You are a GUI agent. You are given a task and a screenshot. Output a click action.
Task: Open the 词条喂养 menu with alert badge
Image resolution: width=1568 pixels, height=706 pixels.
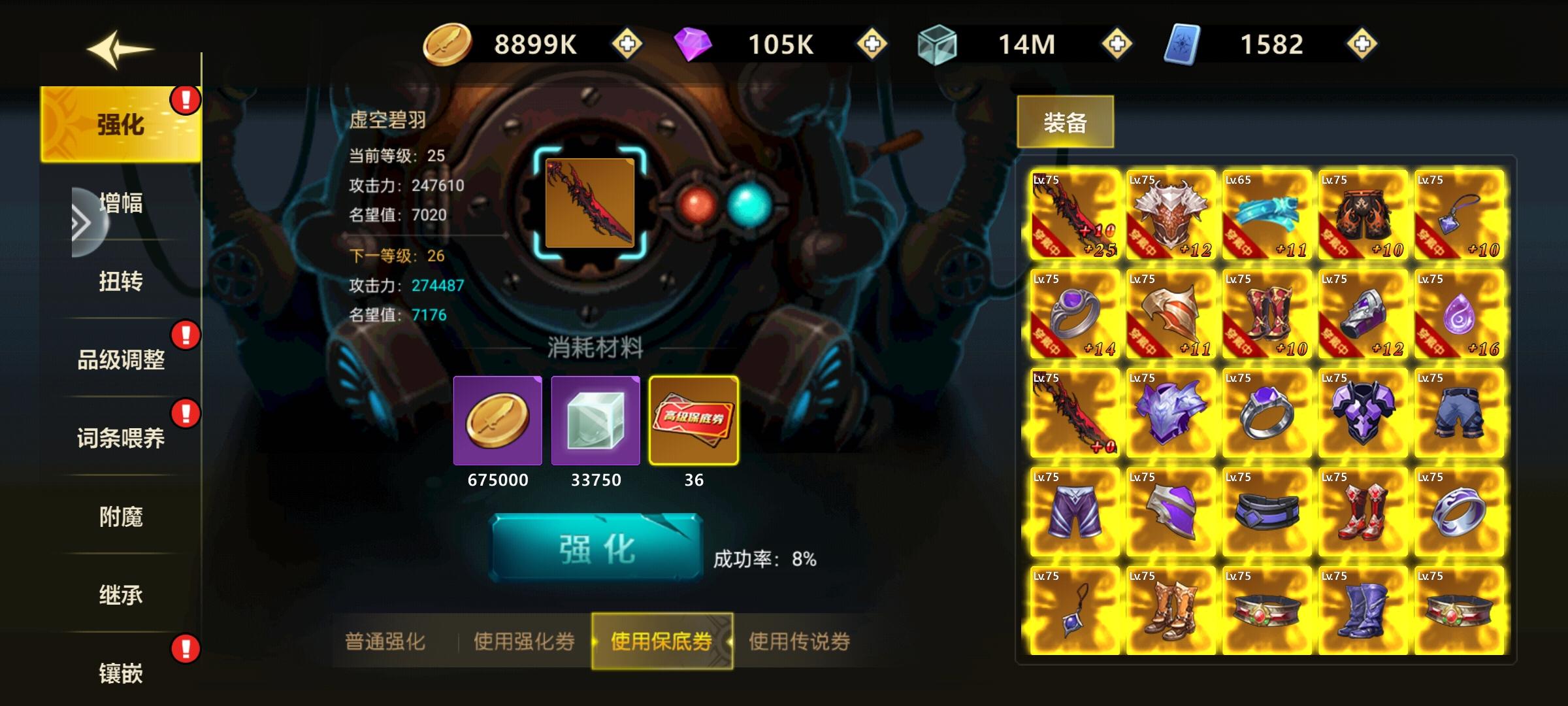point(122,438)
